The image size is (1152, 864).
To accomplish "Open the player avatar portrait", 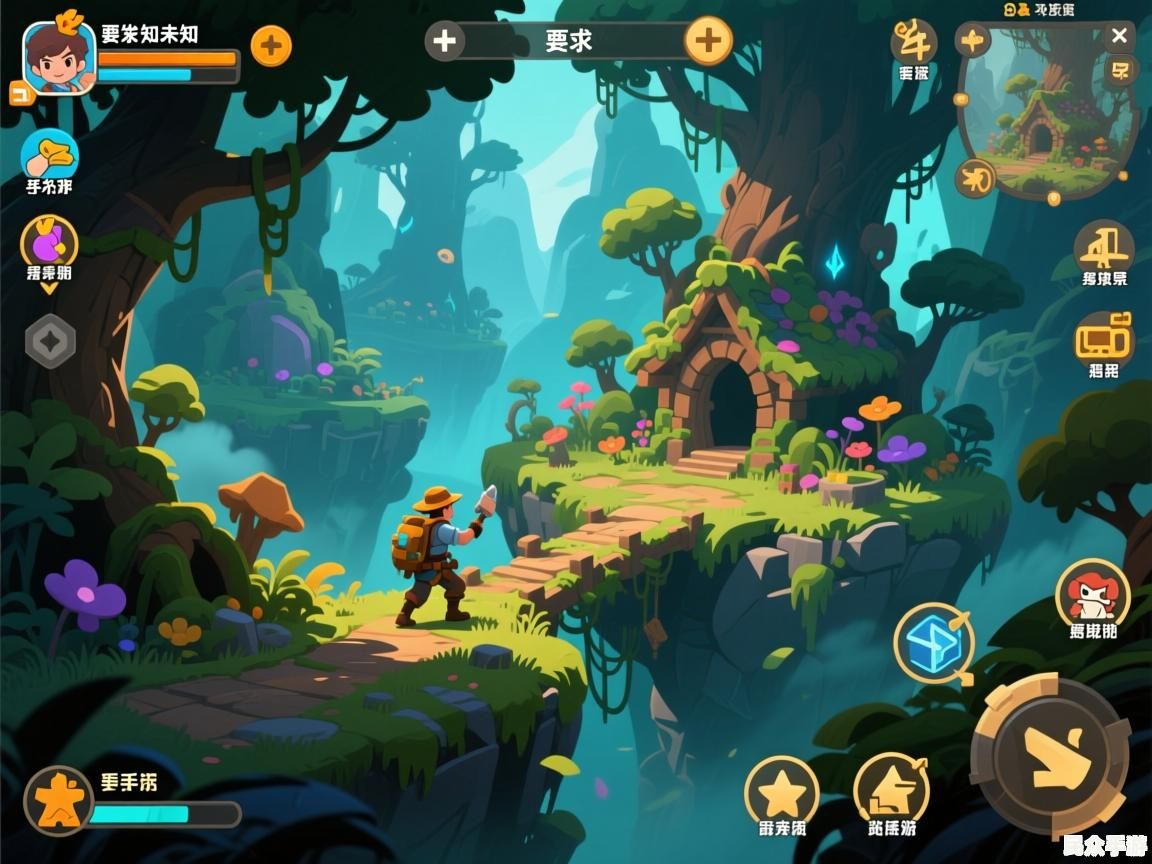I will click(x=58, y=58).
